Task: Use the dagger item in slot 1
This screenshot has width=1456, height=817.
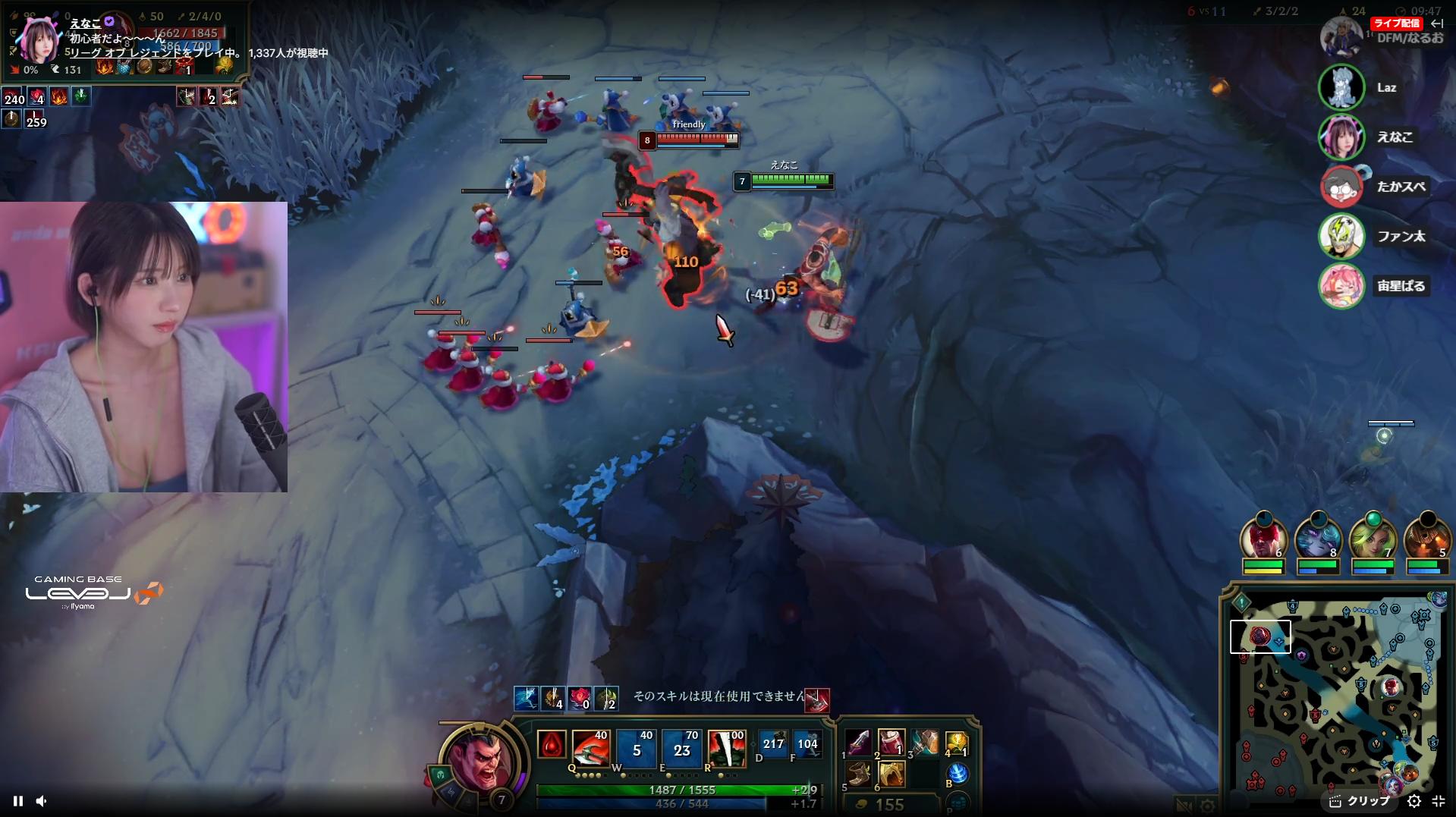Action: [x=859, y=743]
